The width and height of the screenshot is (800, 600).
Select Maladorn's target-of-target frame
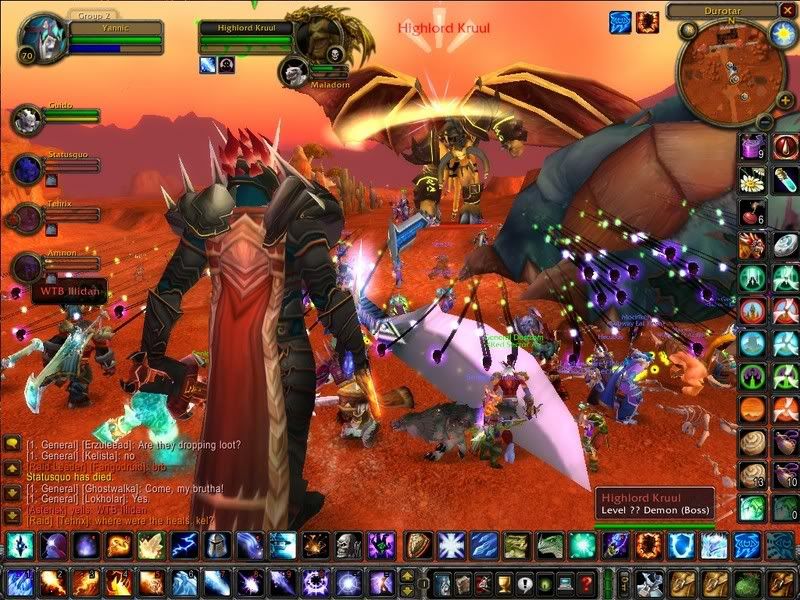(294, 70)
